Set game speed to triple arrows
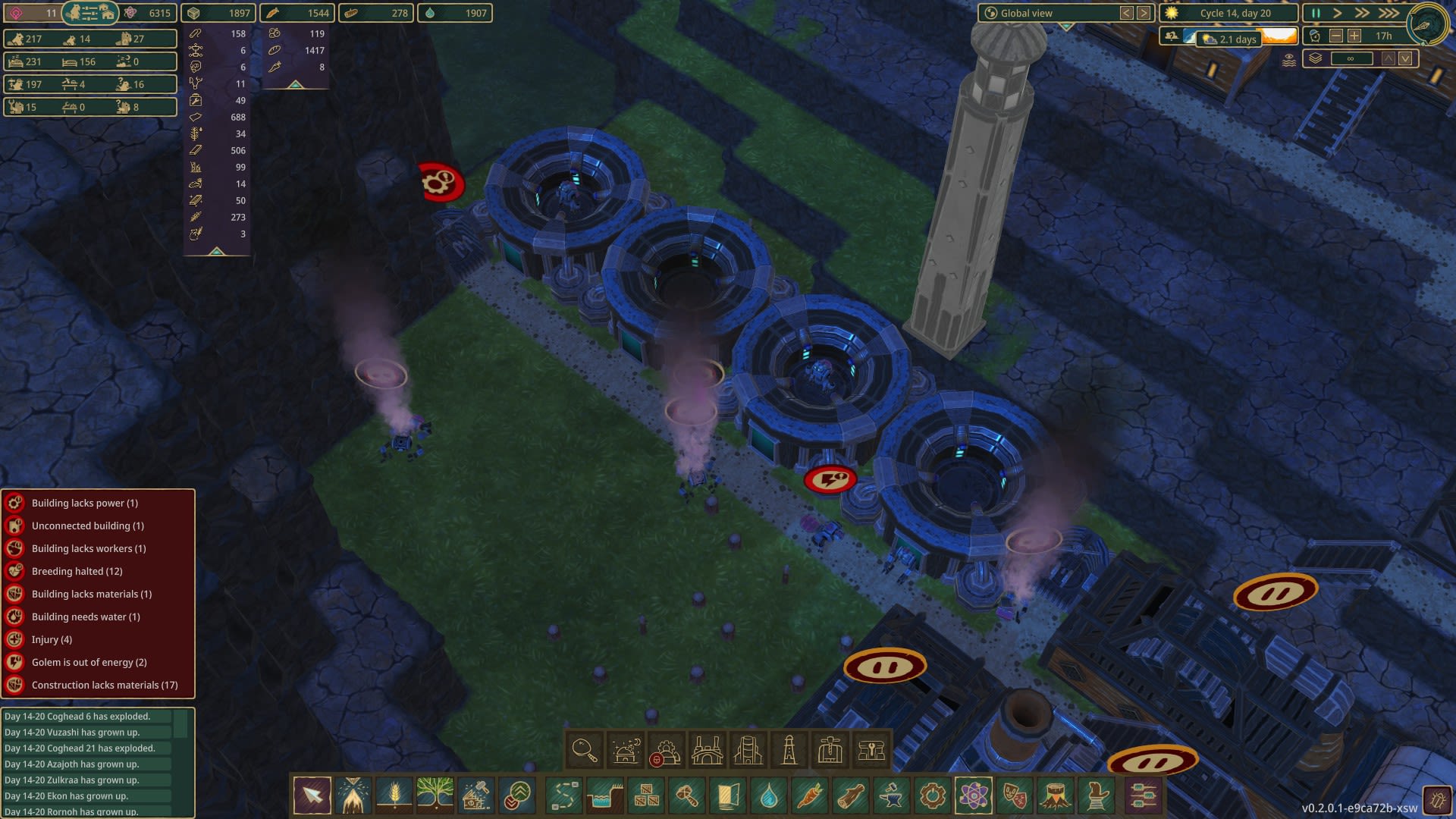 pyautogui.click(x=1389, y=13)
